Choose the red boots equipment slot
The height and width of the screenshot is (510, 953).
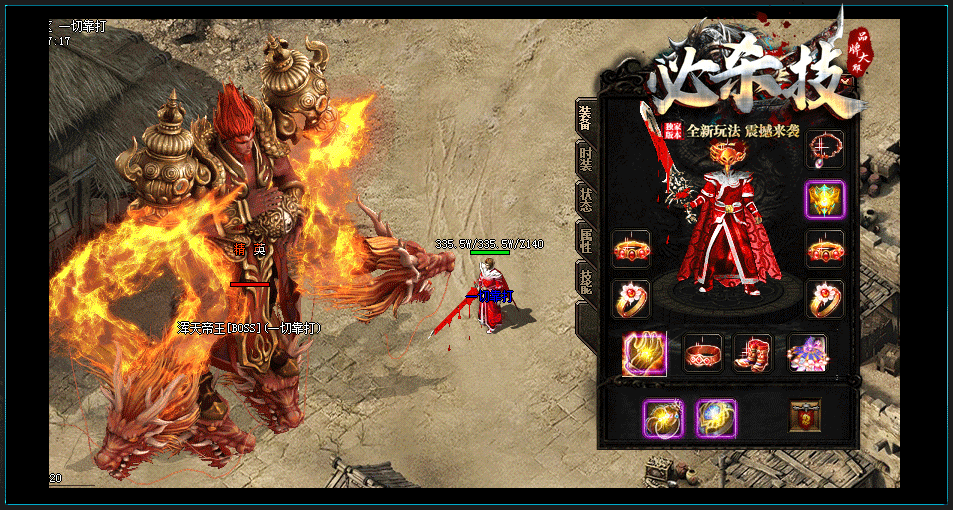click(753, 353)
